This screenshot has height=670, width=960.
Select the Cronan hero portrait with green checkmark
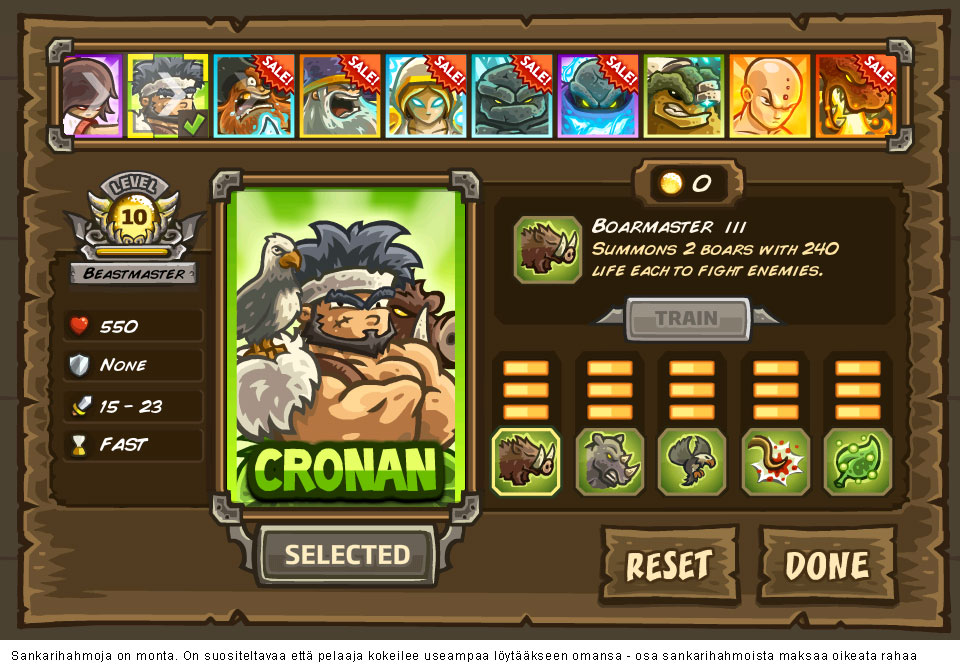click(x=168, y=96)
